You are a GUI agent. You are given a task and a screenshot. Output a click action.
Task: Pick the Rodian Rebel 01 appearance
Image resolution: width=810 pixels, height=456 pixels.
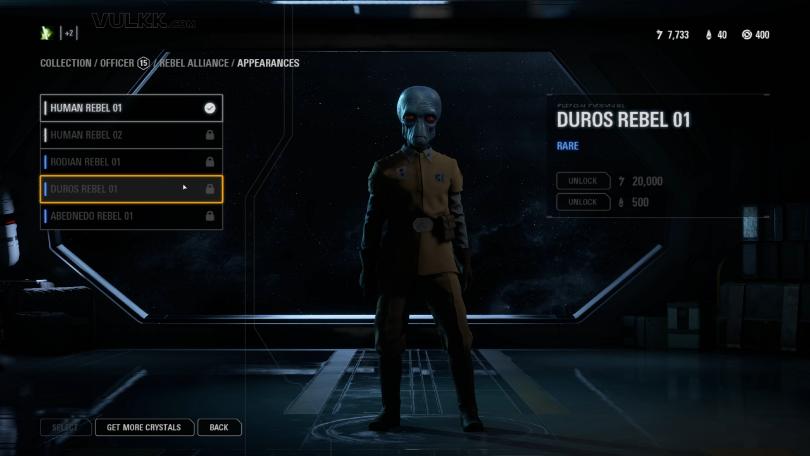130,162
